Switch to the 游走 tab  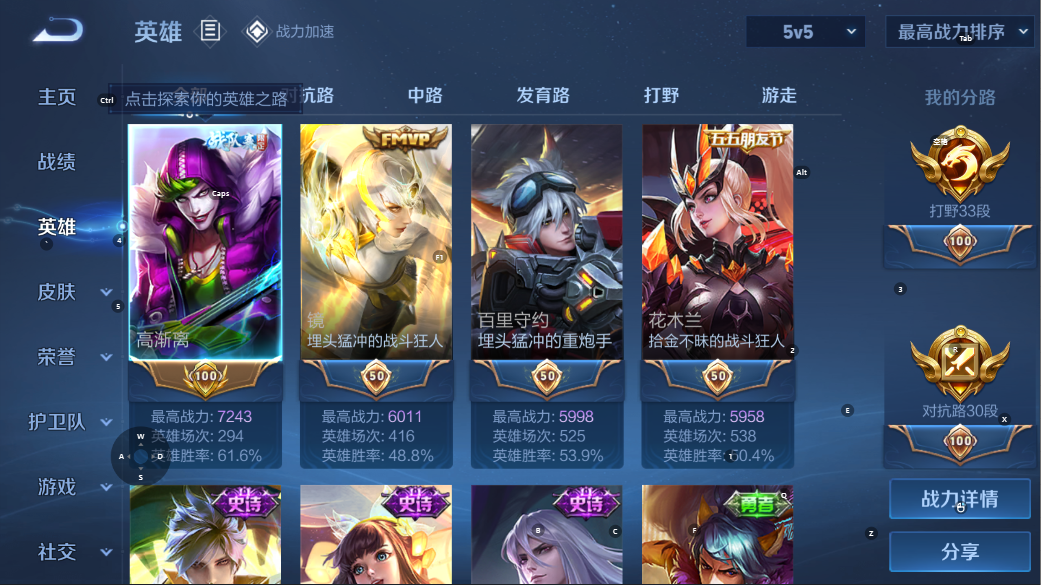point(779,96)
